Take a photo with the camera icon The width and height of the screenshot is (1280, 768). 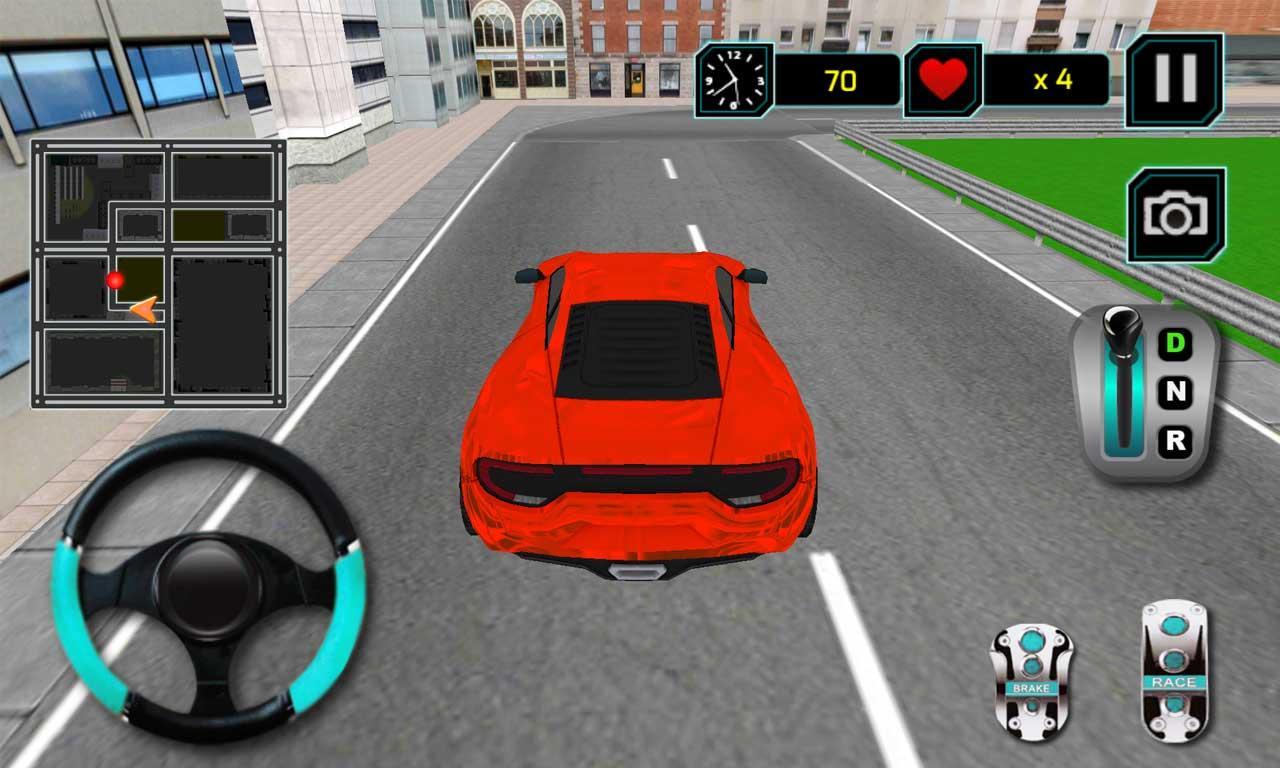1175,212
